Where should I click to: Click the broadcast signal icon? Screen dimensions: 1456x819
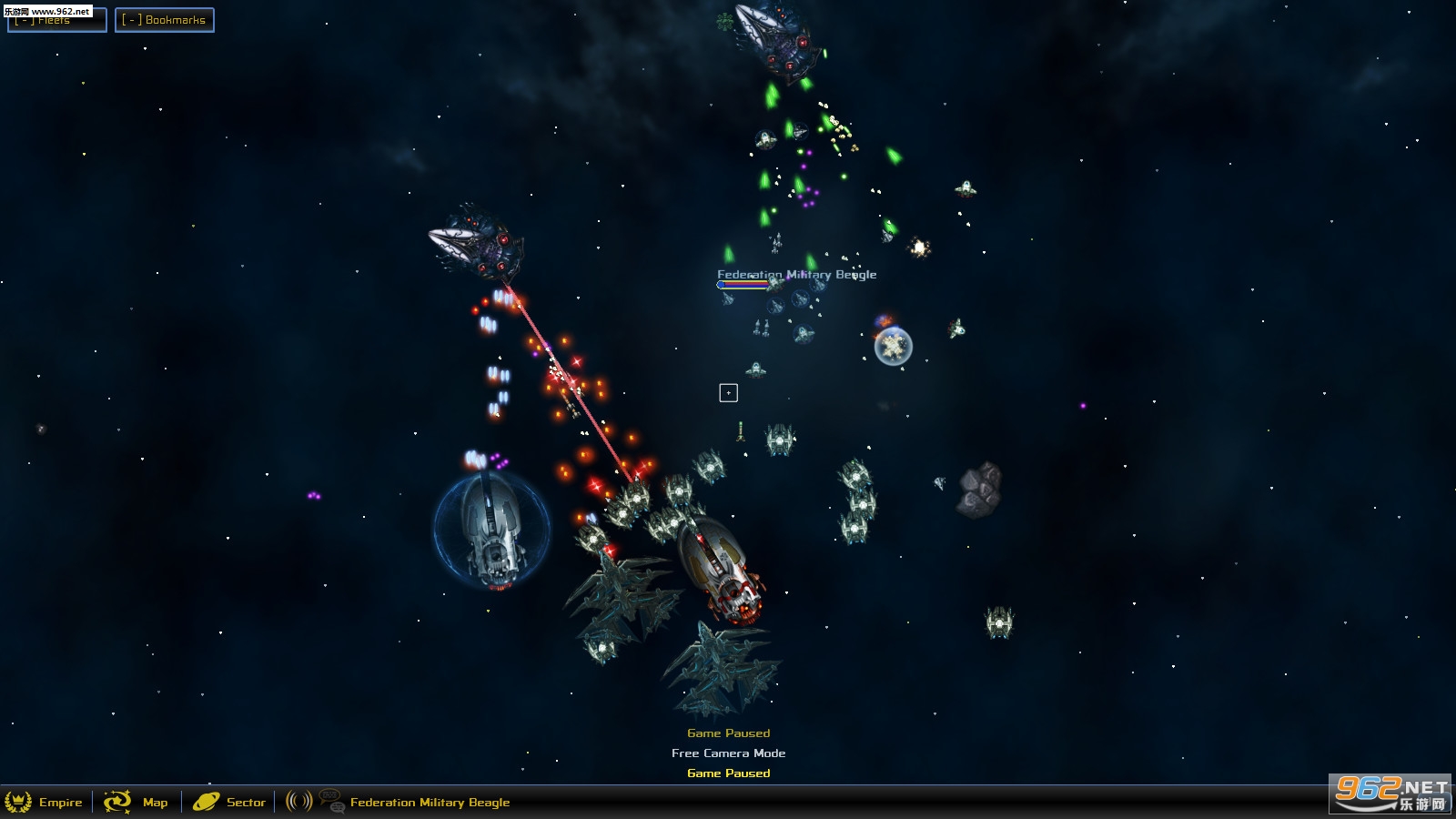click(298, 801)
